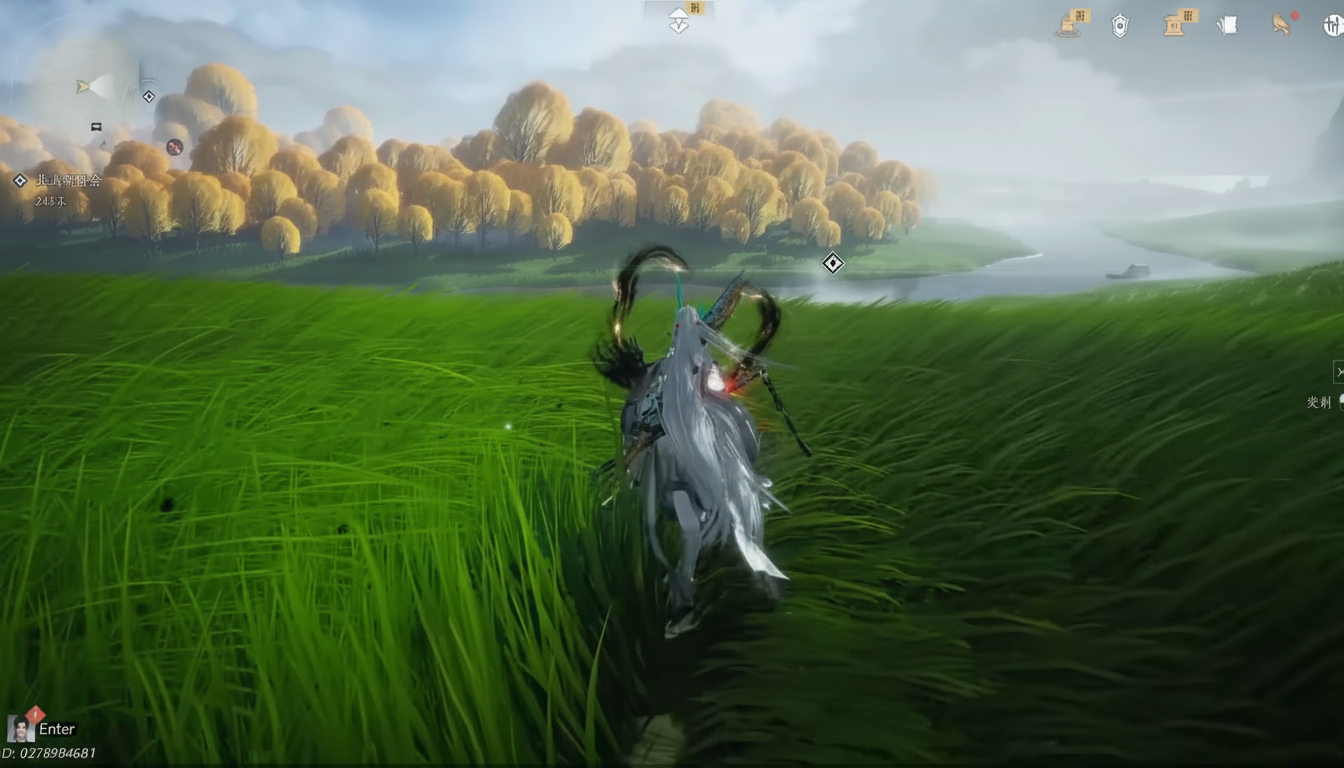Open the chat portrait with red alert badge
Viewport: 1344px width, 768px height.
point(21,728)
